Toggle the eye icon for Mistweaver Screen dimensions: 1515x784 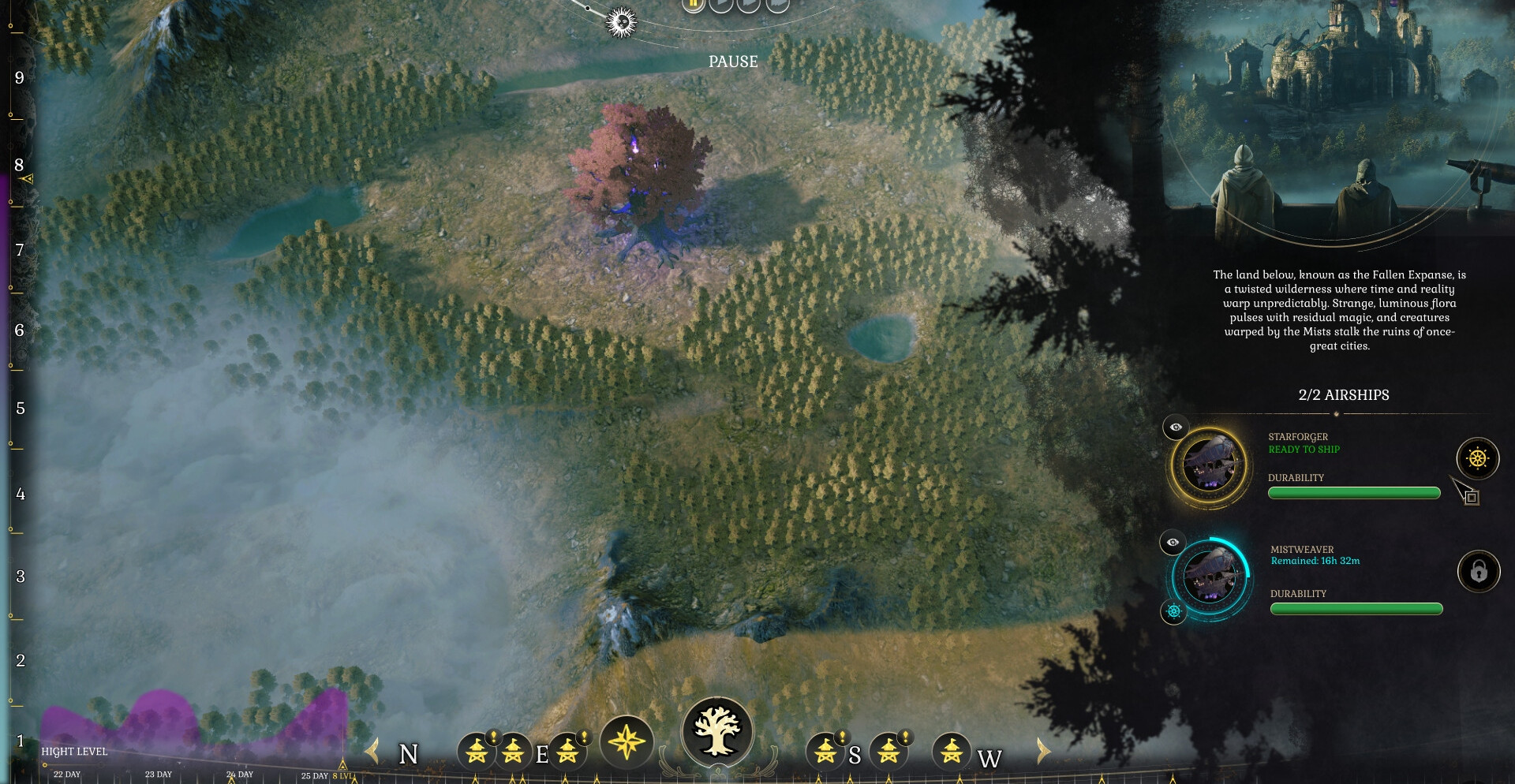tap(1173, 542)
